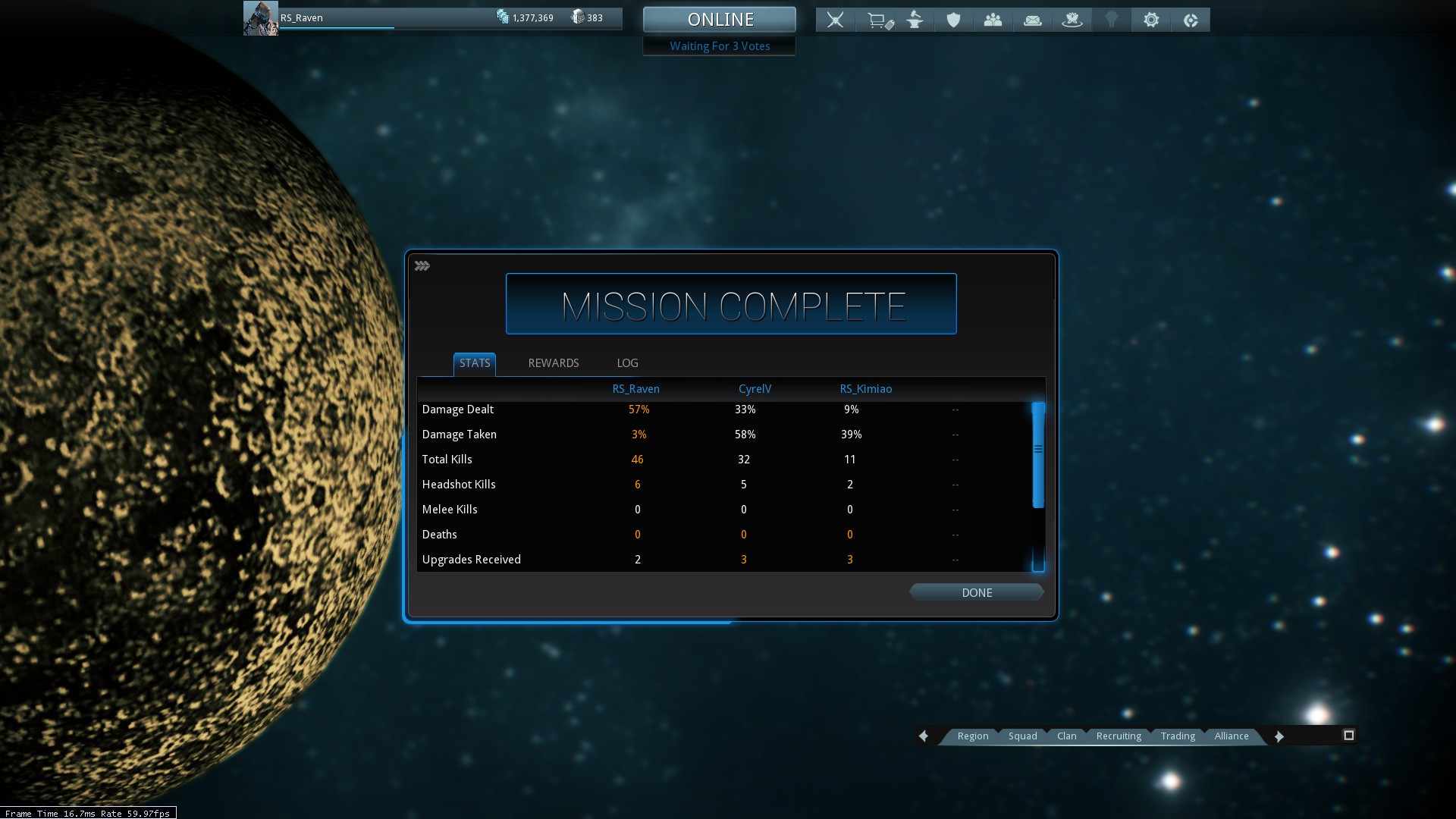This screenshot has width=1456, height=819.
Task: Click the lotus emblem toolbar icon
Action: pyautogui.click(x=1072, y=20)
